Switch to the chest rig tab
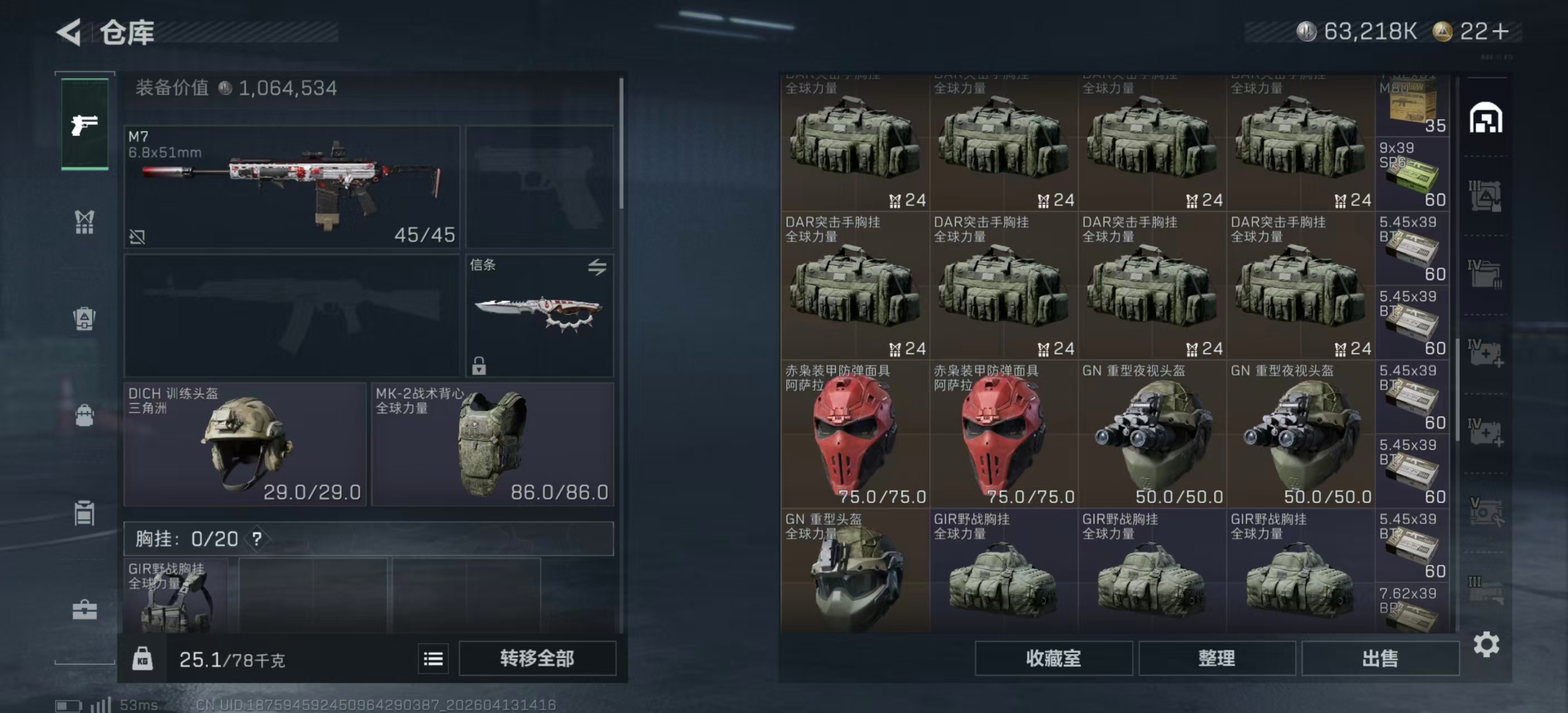Image resolution: width=1568 pixels, height=713 pixels. pyautogui.click(x=85, y=222)
